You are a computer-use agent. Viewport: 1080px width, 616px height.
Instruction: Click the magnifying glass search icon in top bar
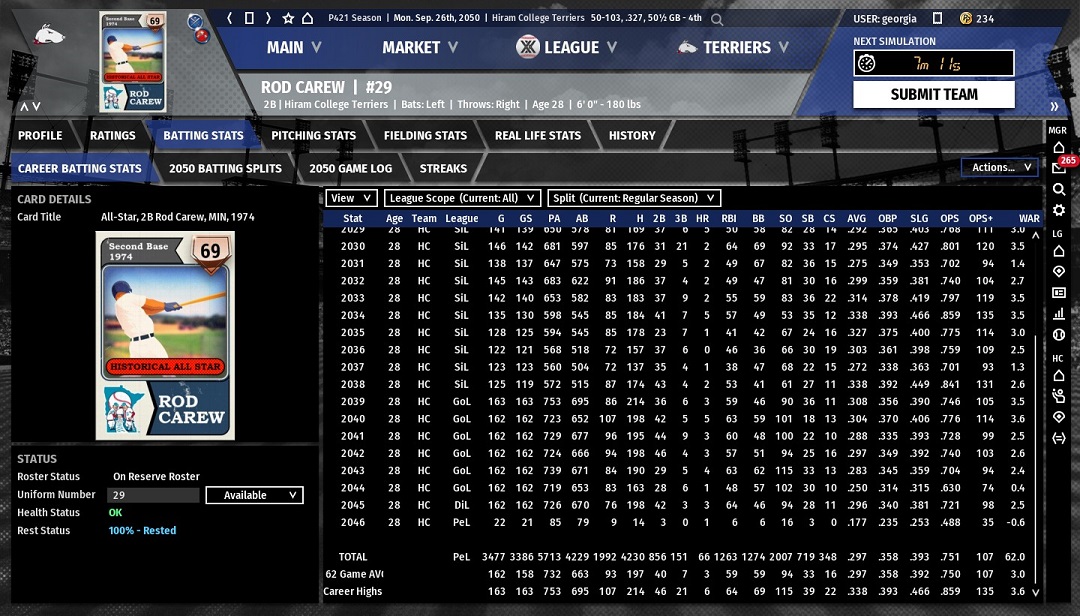point(717,18)
